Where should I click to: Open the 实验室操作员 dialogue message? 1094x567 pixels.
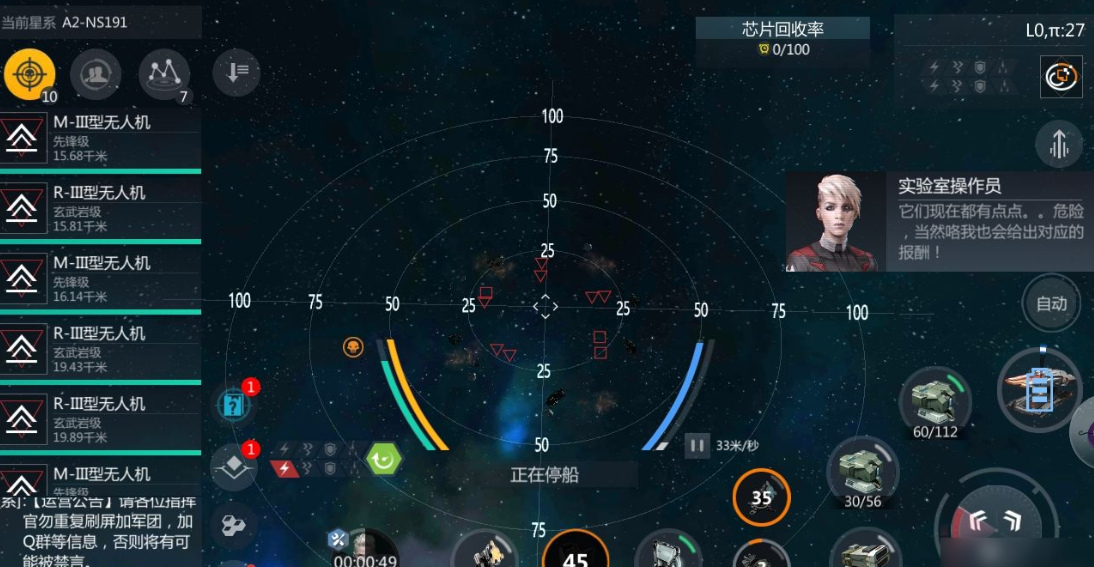tap(938, 220)
